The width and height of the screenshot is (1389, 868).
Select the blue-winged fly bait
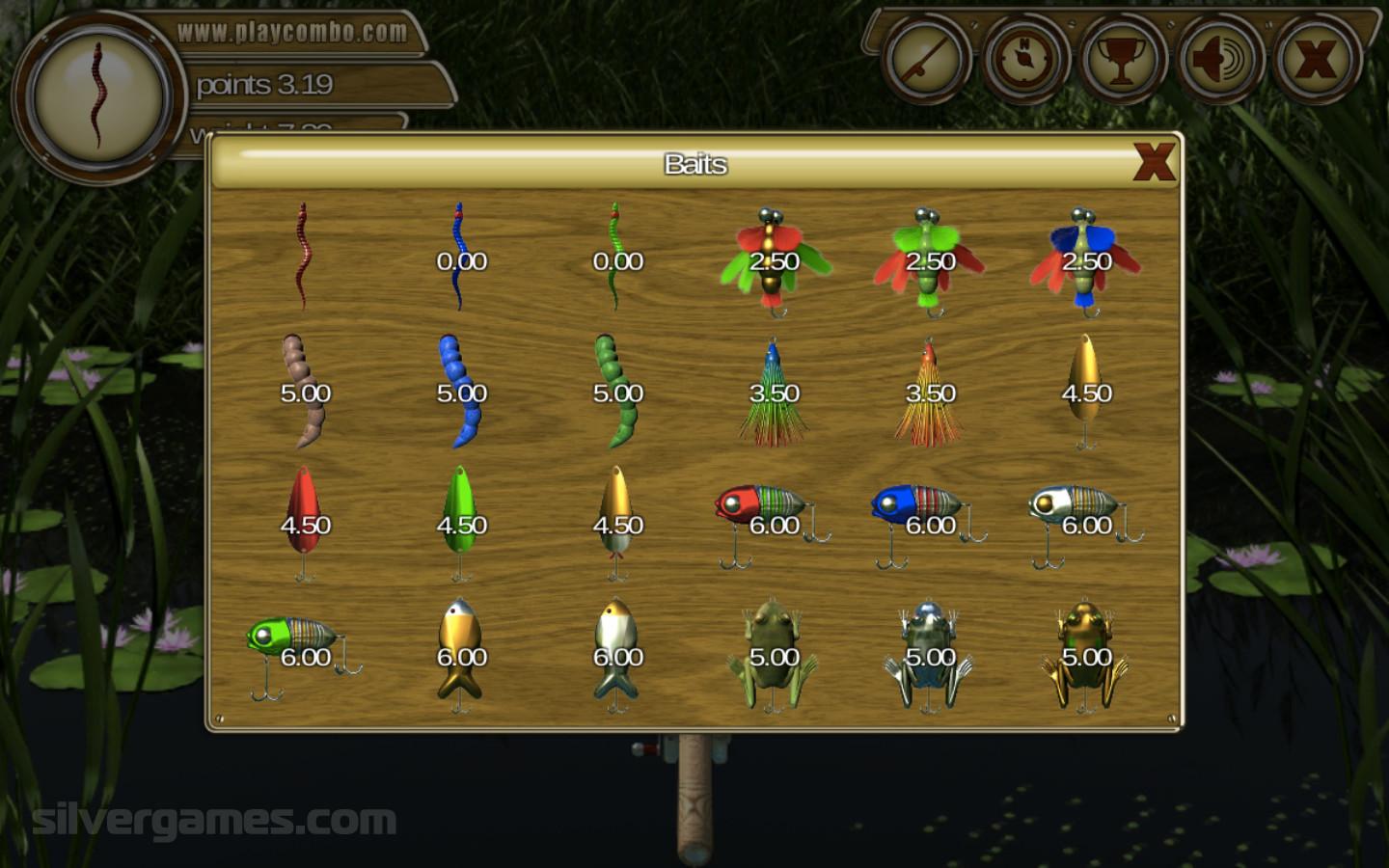pyautogui.click(x=1085, y=260)
